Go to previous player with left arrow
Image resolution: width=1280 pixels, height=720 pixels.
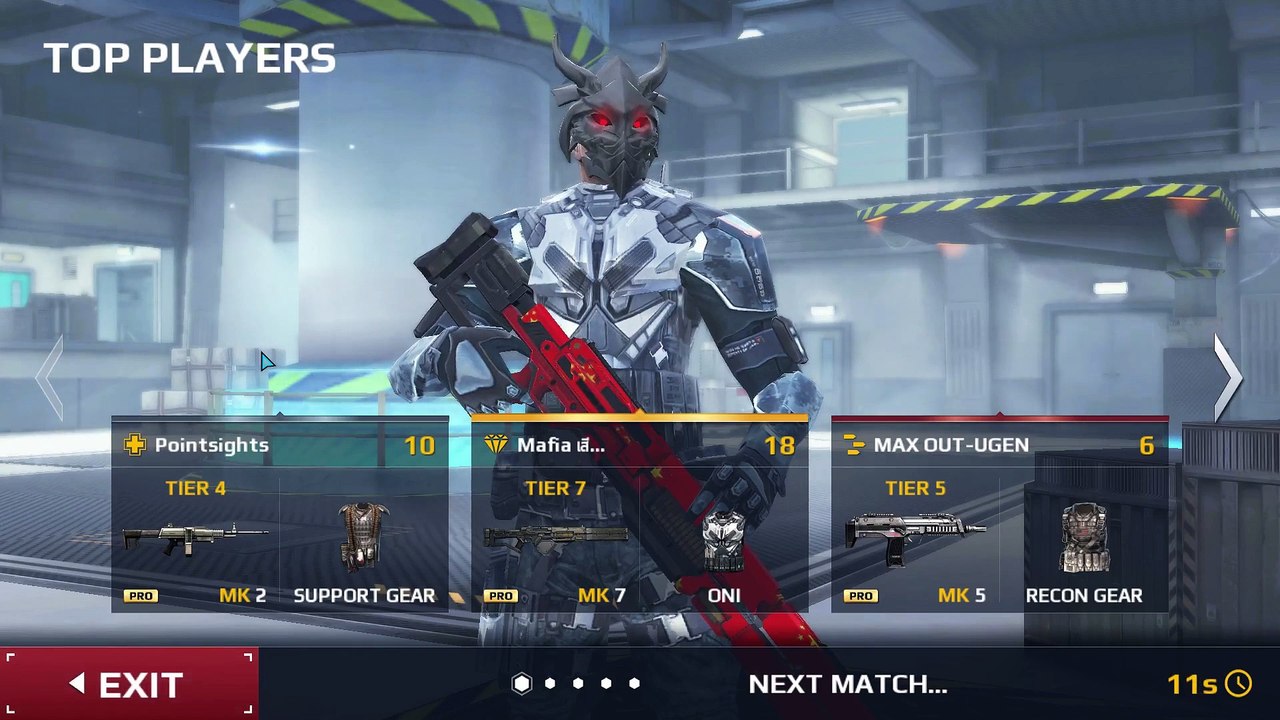pos(50,377)
